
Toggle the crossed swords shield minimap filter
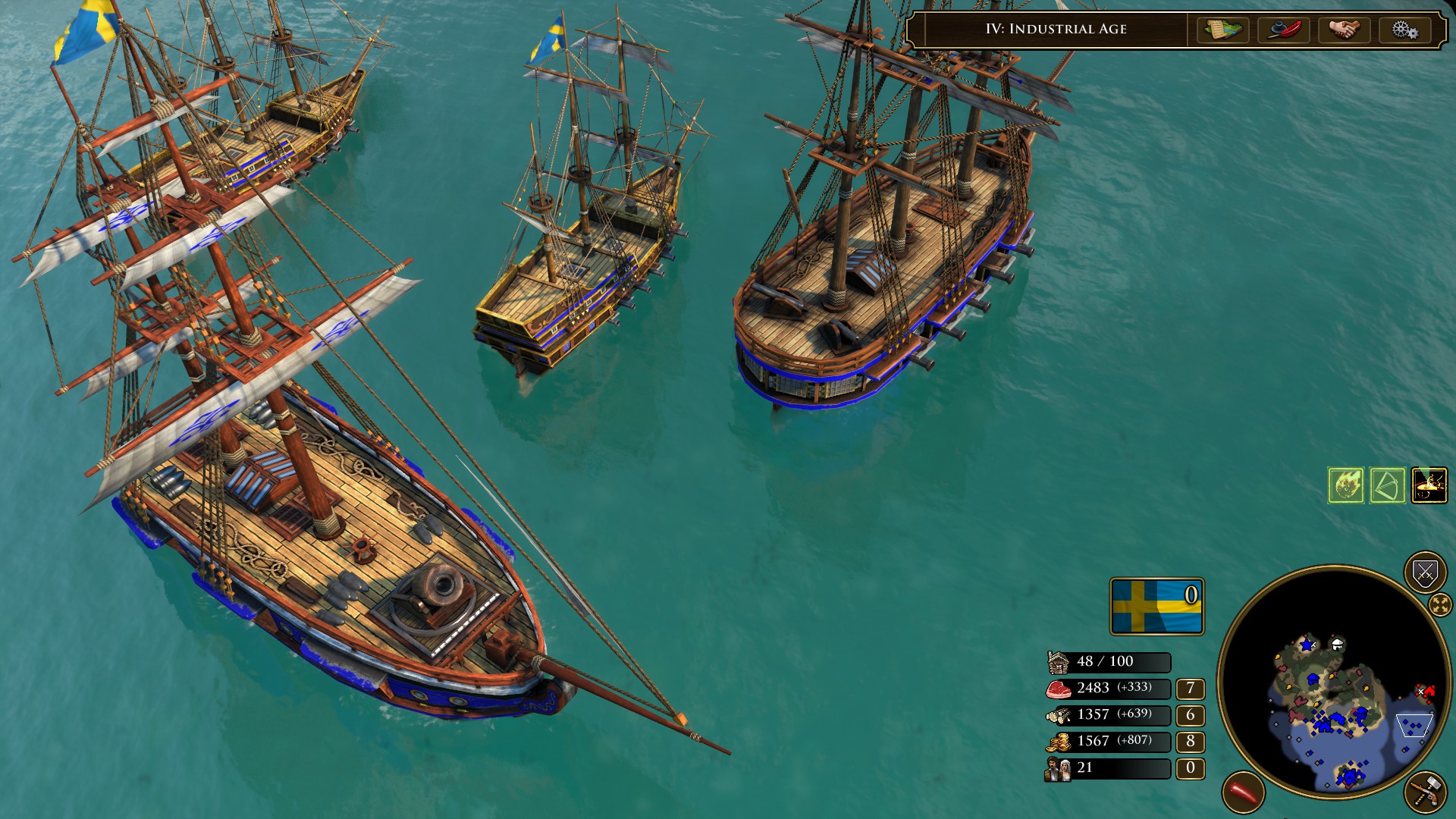[x=1425, y=573]
